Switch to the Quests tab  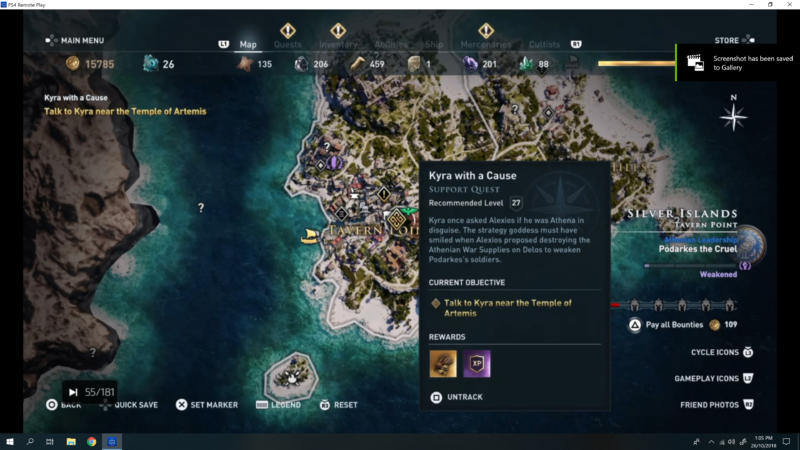[x=288, y=44]
